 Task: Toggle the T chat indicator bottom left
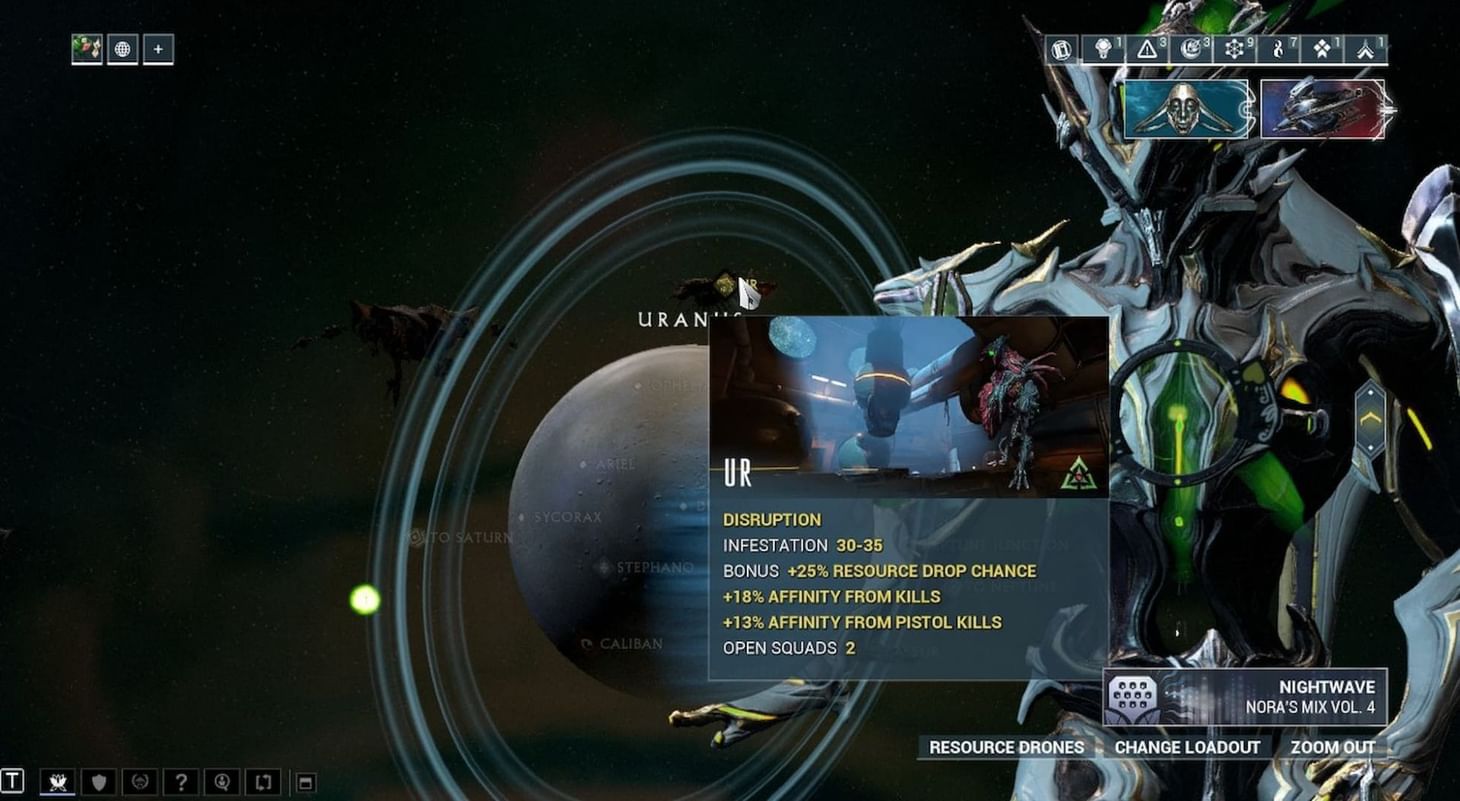point(12,781)
